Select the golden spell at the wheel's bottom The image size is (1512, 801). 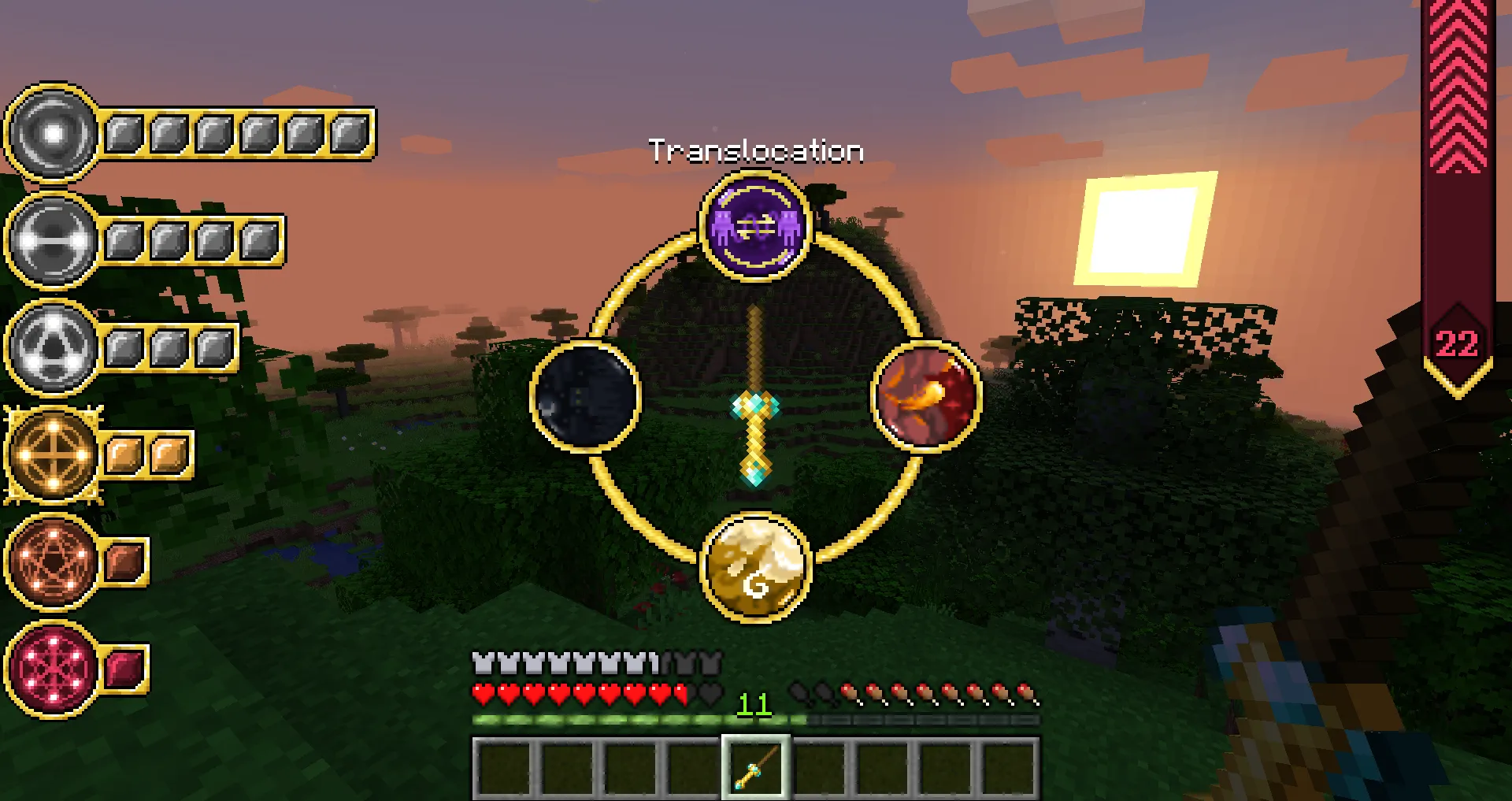coord(754,565)
